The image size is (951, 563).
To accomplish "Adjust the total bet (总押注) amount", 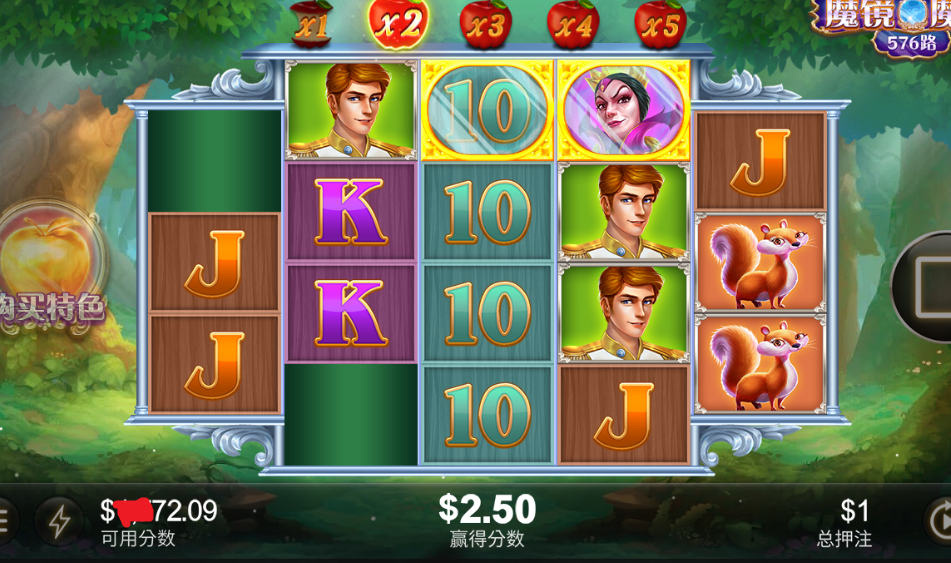I will pyautogui.click(x=845, y=521).
